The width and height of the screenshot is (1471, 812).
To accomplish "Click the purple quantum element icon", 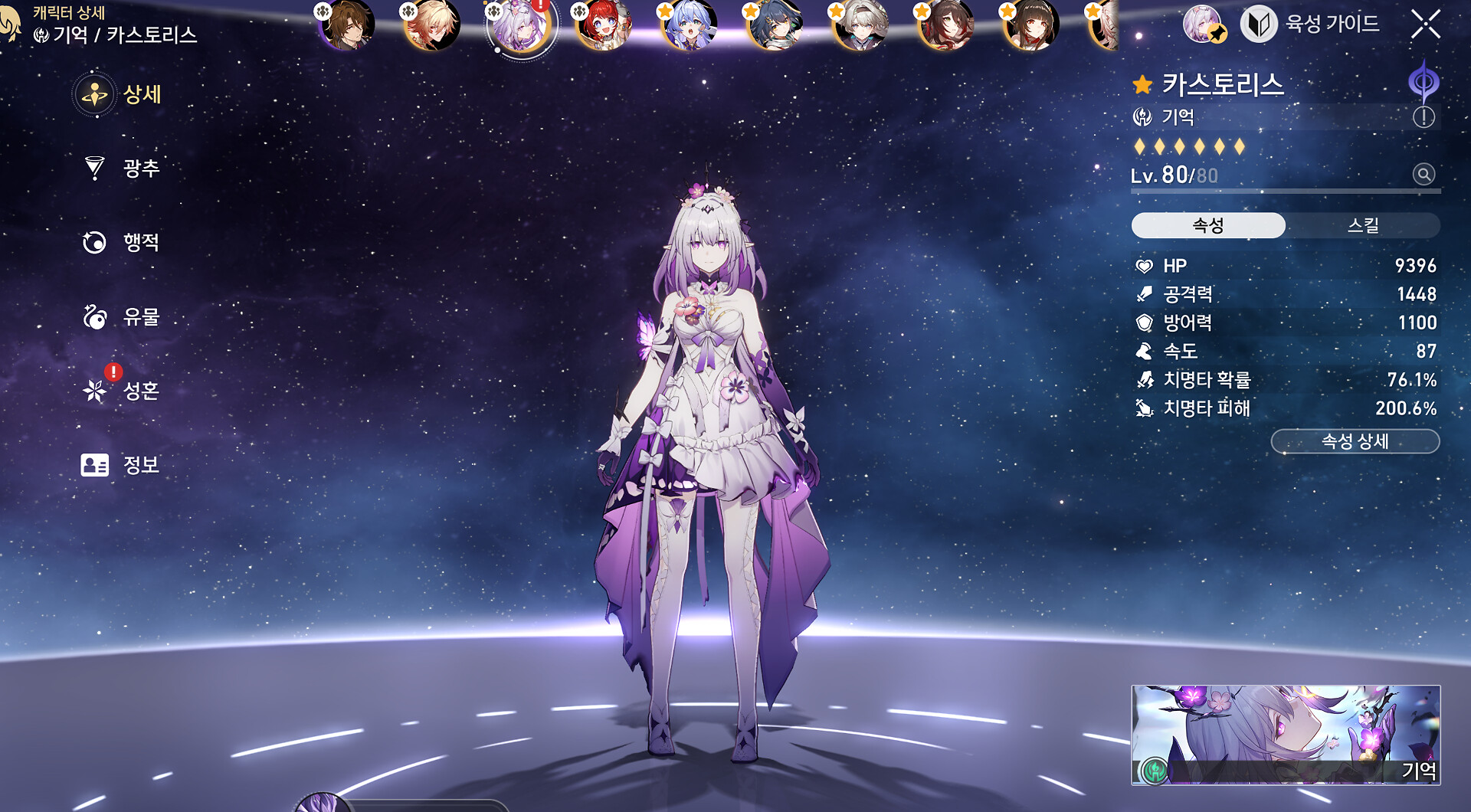I will coord(1423,81).
